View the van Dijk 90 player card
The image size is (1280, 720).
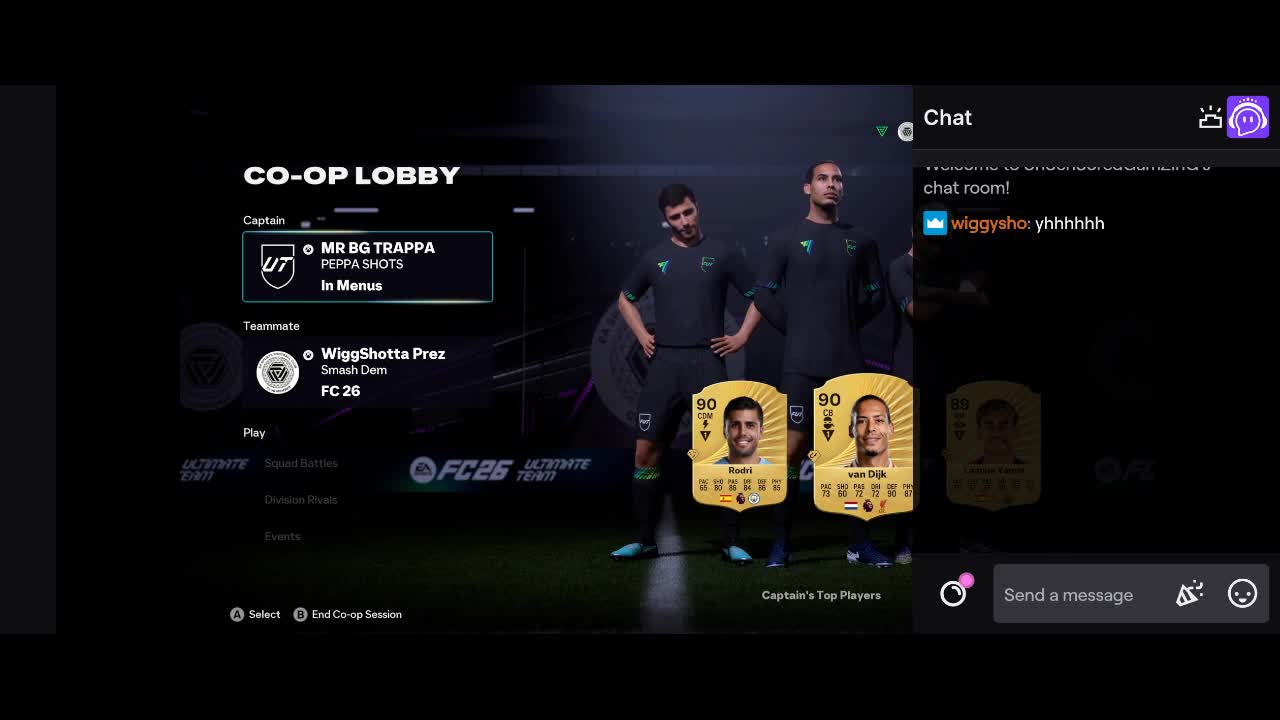863,446
